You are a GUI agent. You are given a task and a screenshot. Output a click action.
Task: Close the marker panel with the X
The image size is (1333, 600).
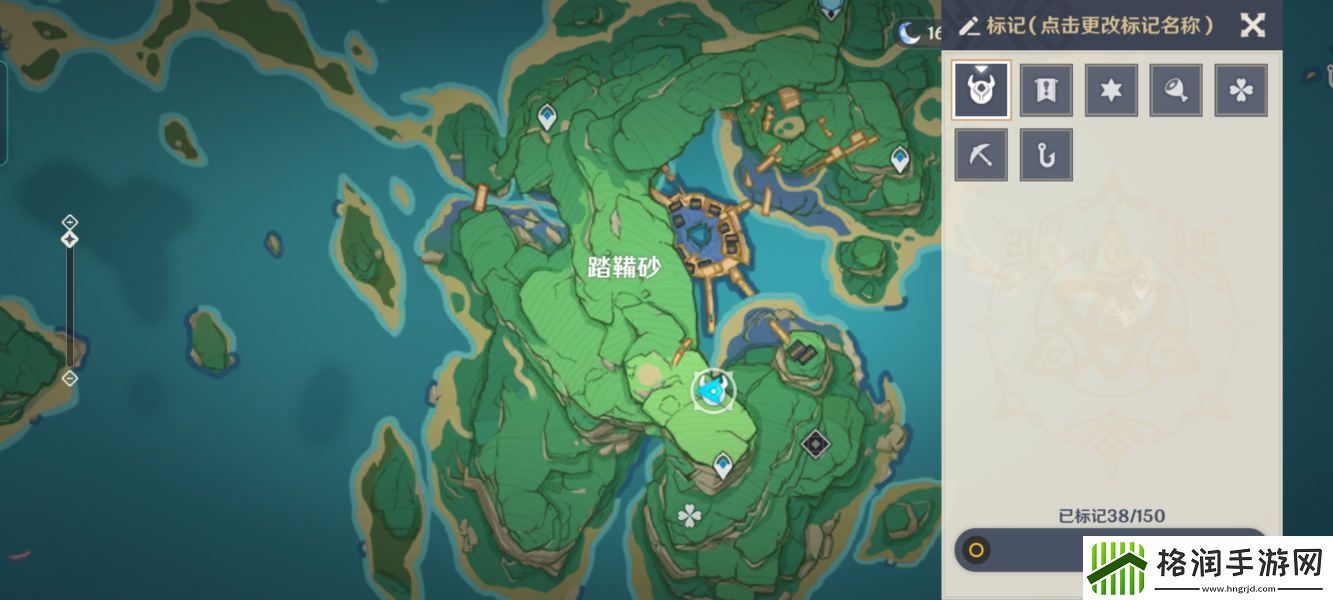(x=1252, y=25)
